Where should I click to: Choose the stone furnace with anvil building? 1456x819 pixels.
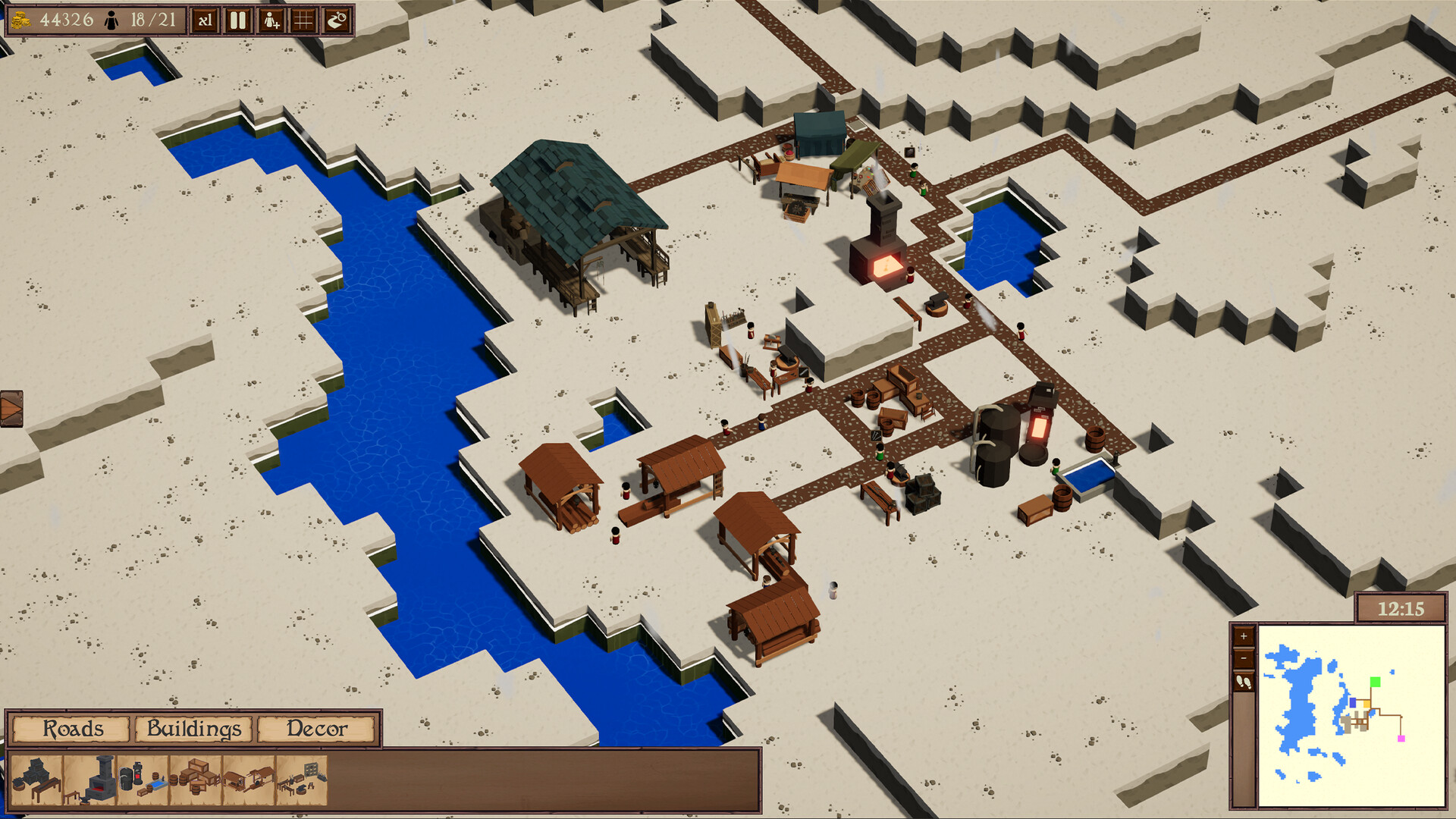(x=91, y=780)
